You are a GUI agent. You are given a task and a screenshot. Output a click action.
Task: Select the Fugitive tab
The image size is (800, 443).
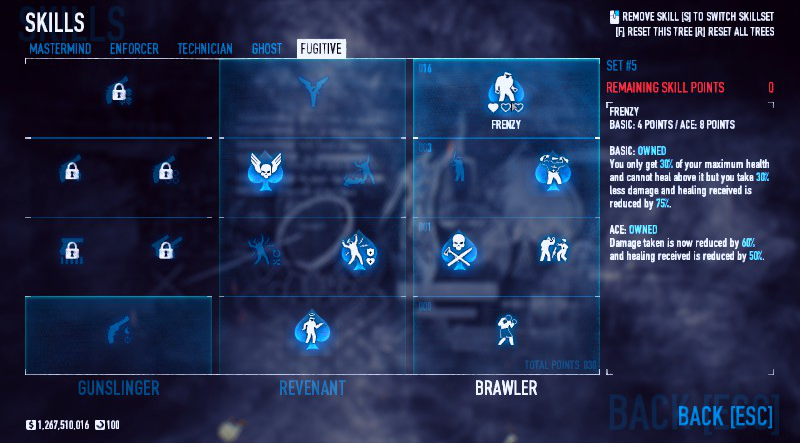pyautogui.click(x=322, y=48)
